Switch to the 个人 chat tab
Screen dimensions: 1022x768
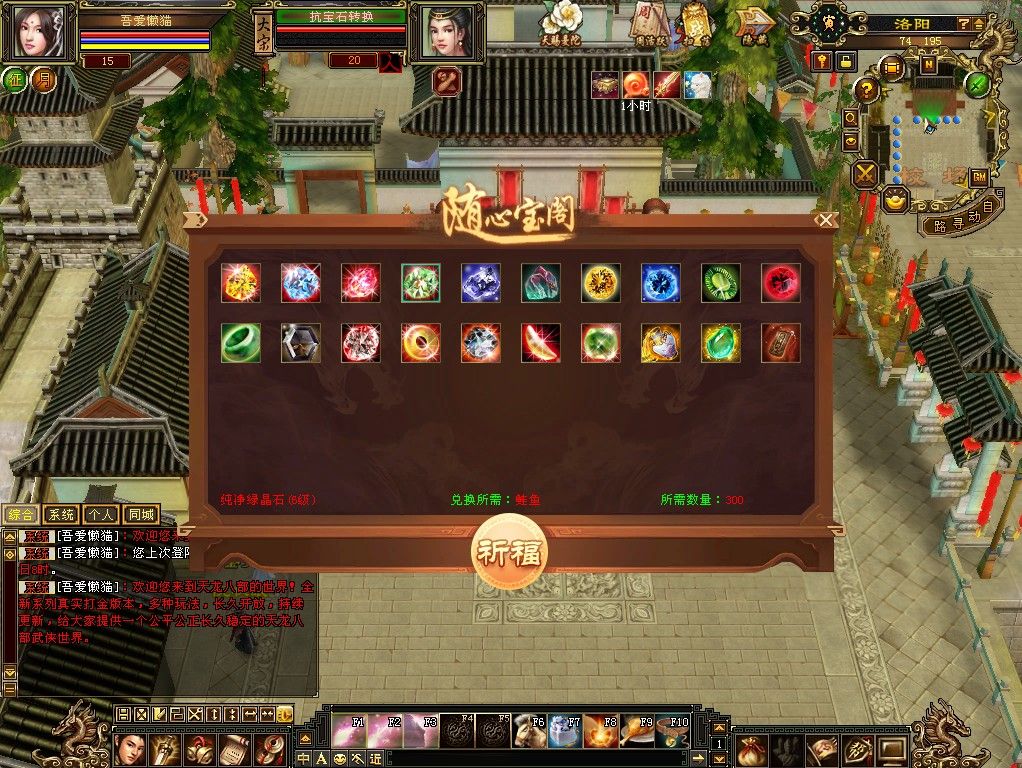(101, 515)
